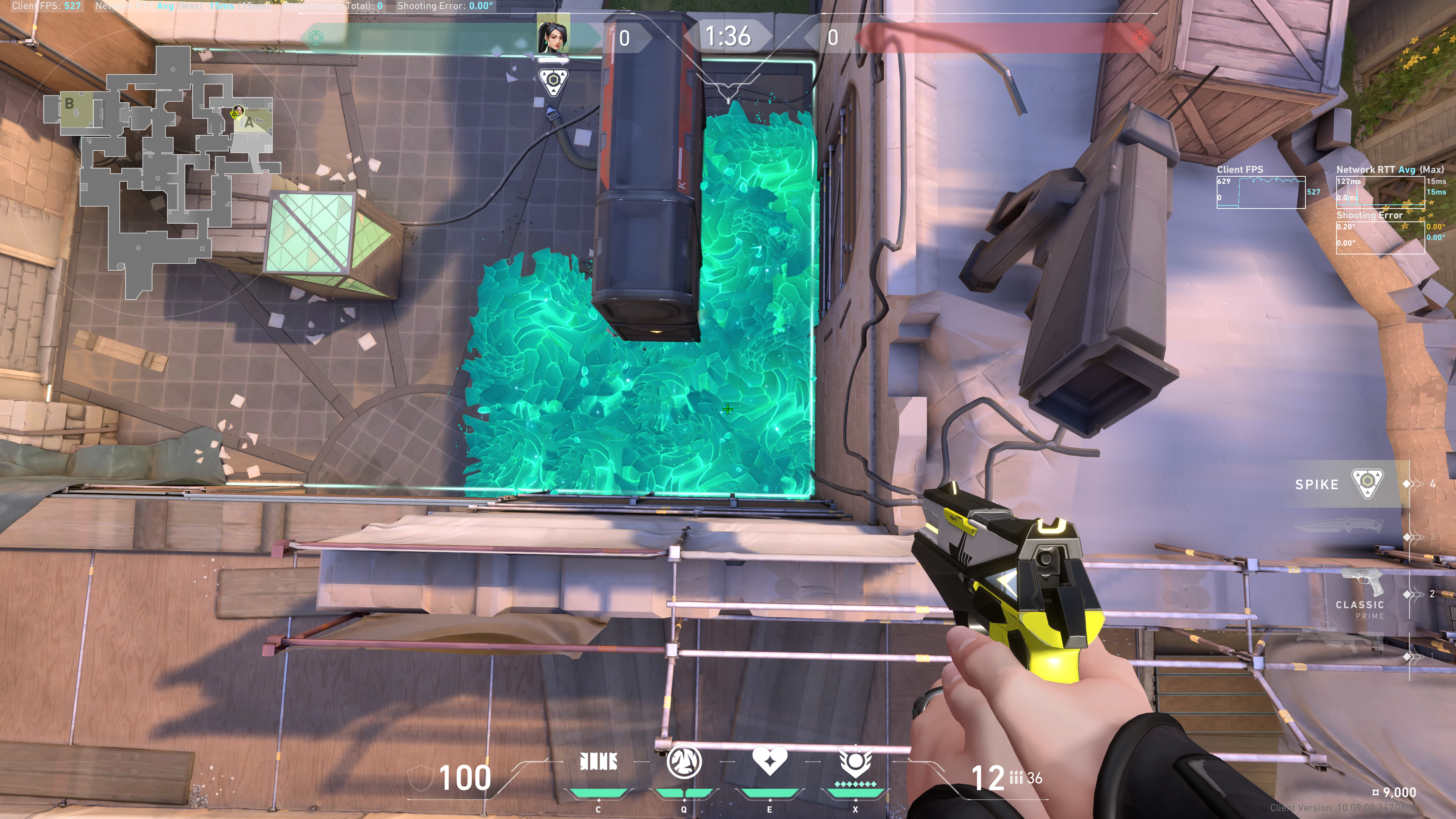Activate the Healing Orb heart ability
This screenshot has height=819, width=1456.
click(769, 761)
